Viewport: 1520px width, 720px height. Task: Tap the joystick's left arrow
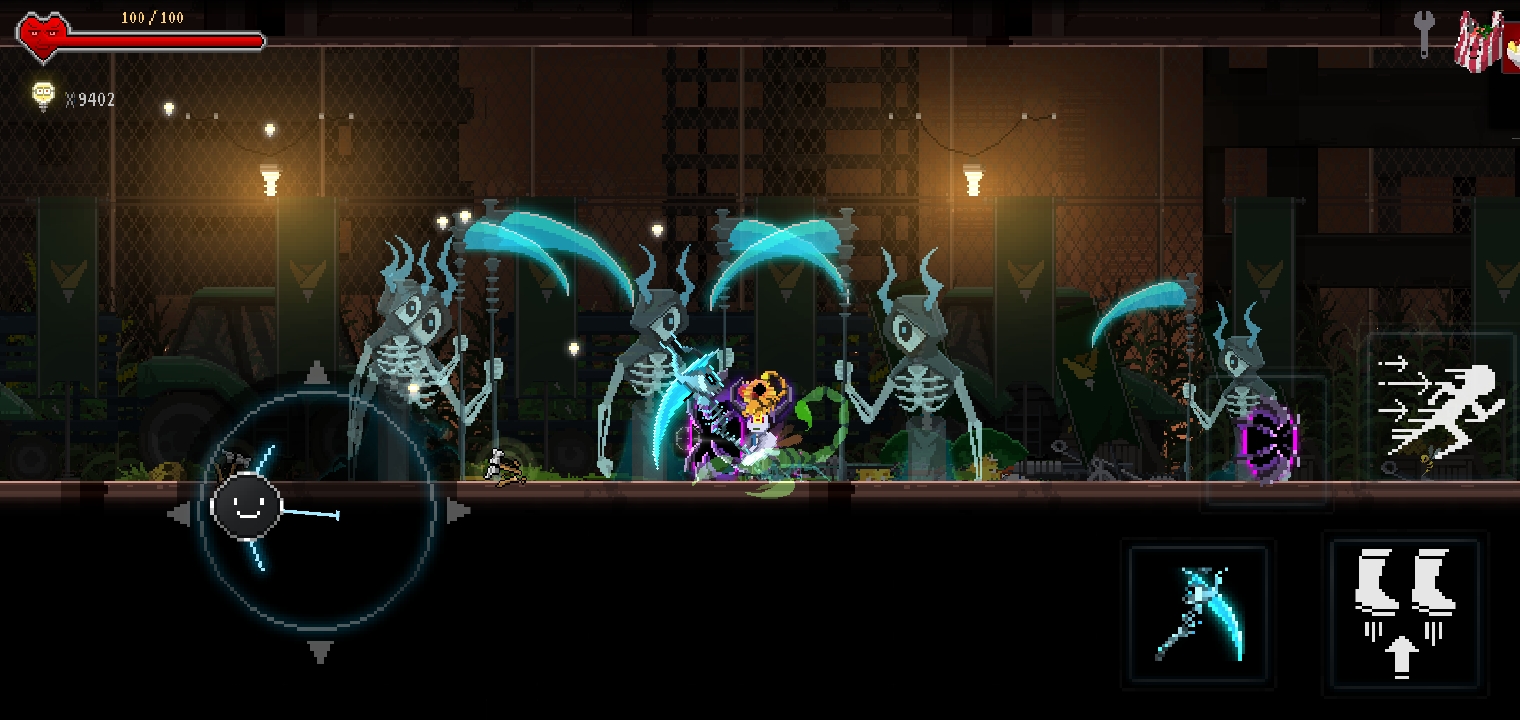(x=180, y=514)
